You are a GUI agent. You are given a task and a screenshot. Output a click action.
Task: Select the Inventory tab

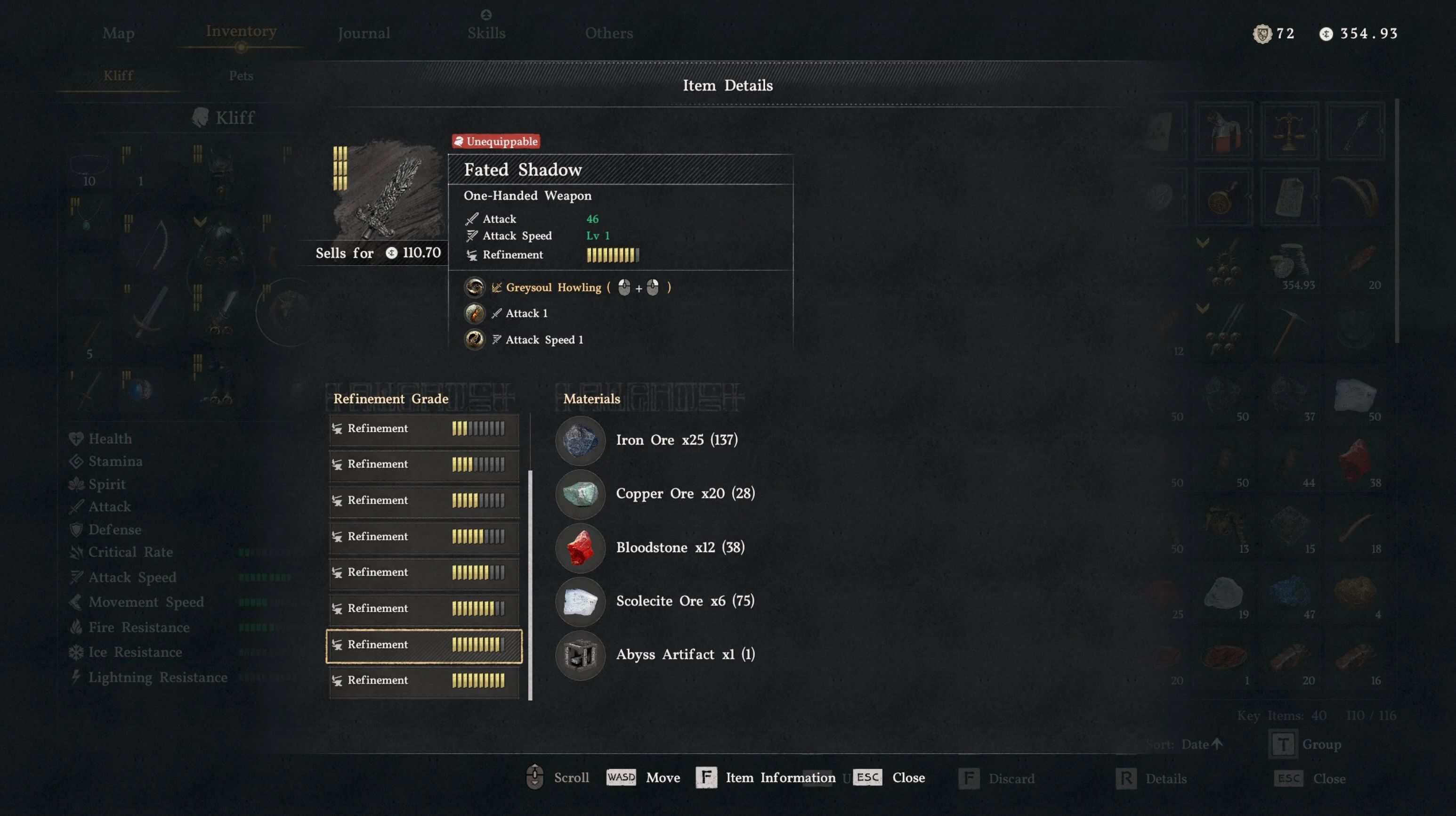pos(241,31)
